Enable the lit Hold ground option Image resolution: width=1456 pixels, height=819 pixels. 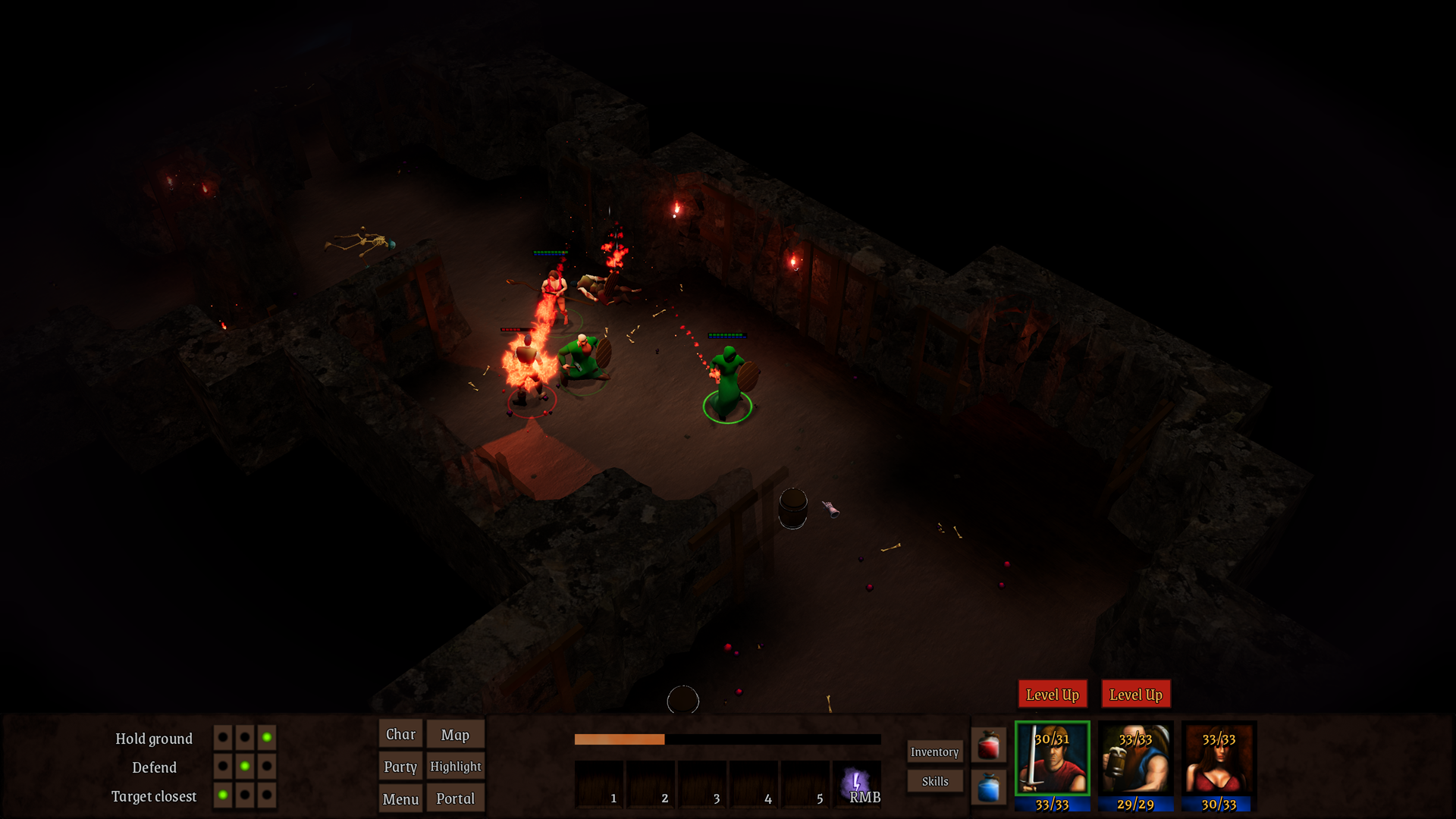[x=267, y=737]
